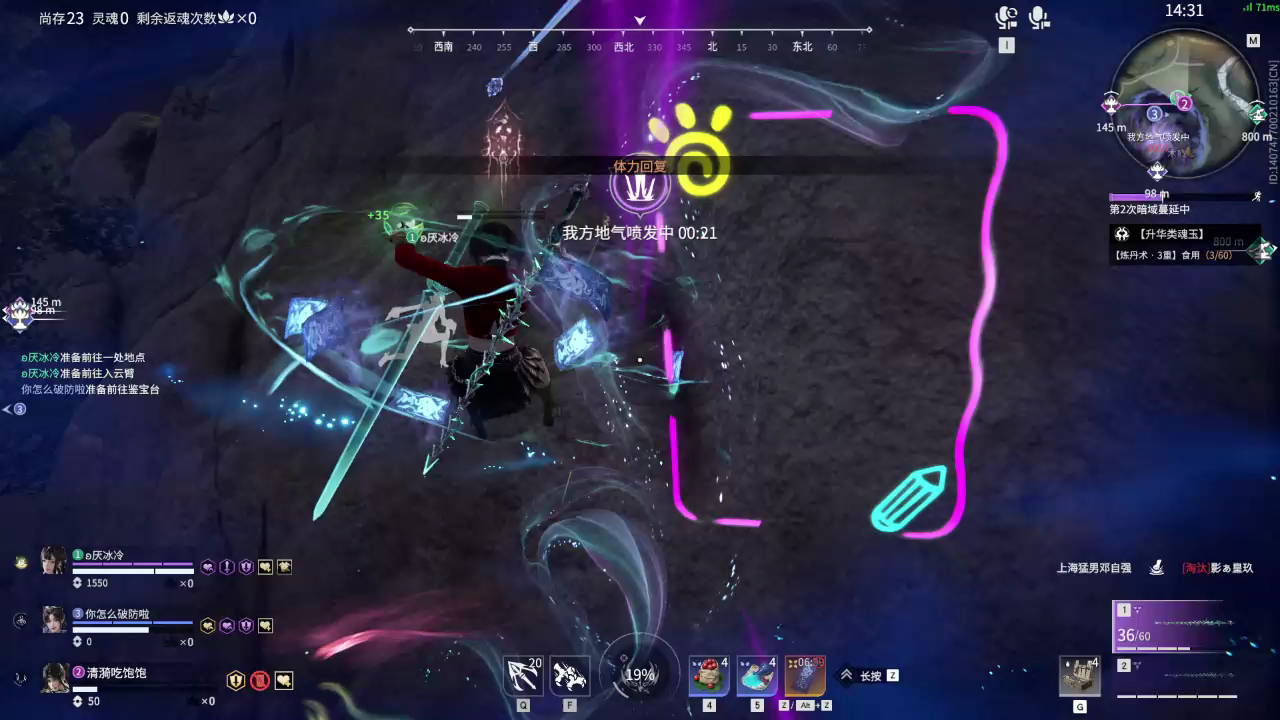Click the 我方地气喷发中 00:21 countdown text
1280x720 pixels.
[x=638, y=231]
